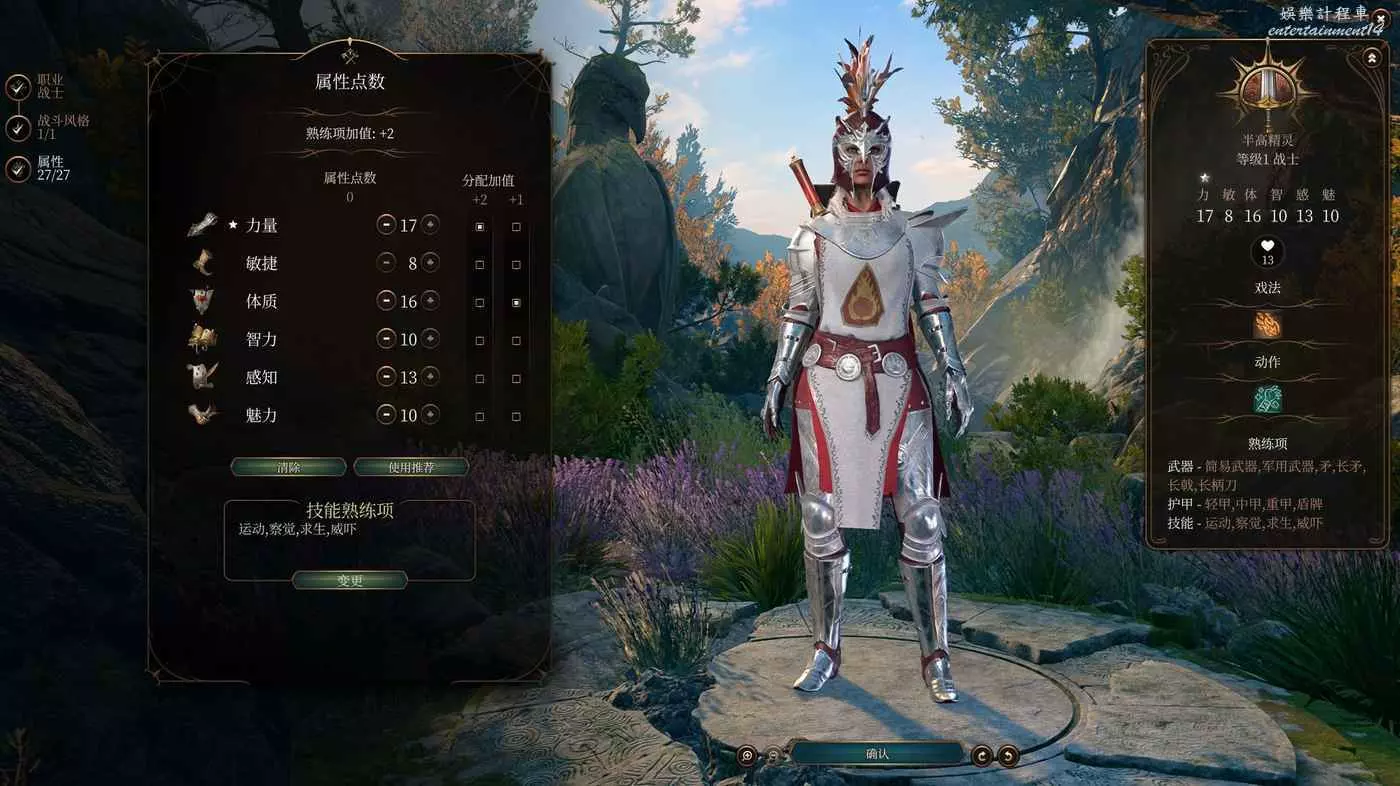Image resolution: width=1400 pixels, height=786 pixels.
Task: Assign the +2 bonus to 感知
Action: (x=480, y=379)
